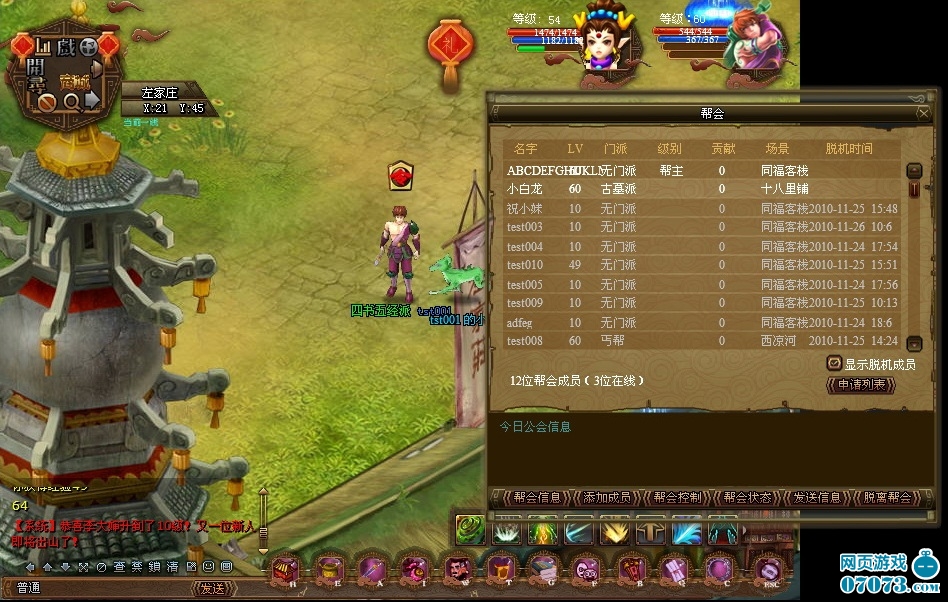This screenshot has height=602, width=948.
Task: Leave guild with 脱离帮会 button
Action: click(x=887, y=497)
